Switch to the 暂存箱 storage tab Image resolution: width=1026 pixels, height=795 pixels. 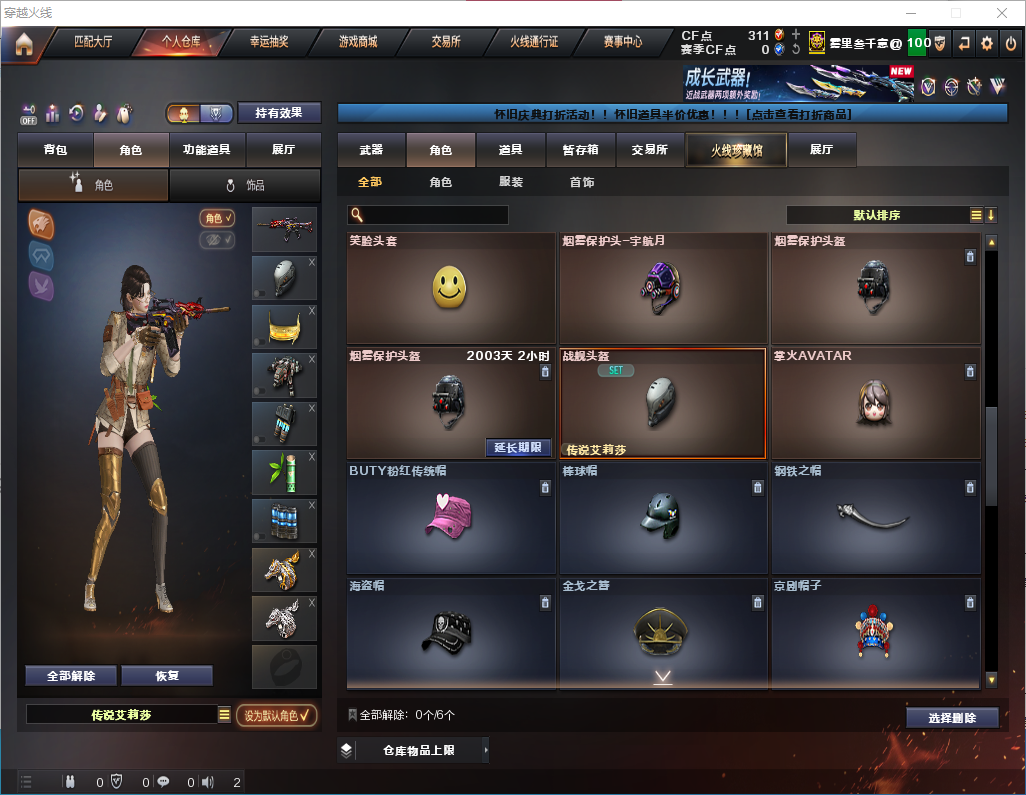tap(580, 150)
